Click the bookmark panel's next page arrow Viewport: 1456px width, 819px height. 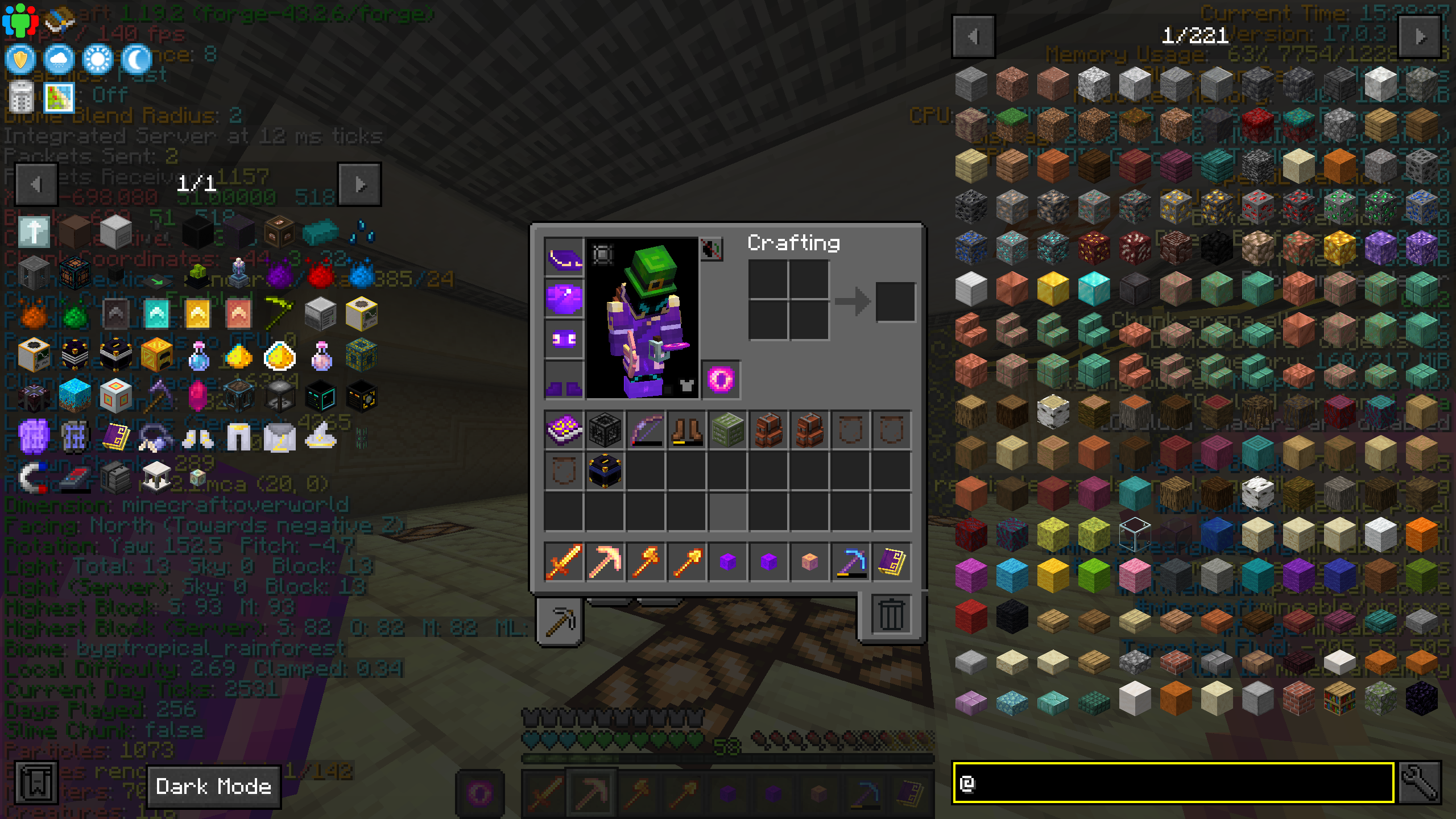click(x=359, y=183)
